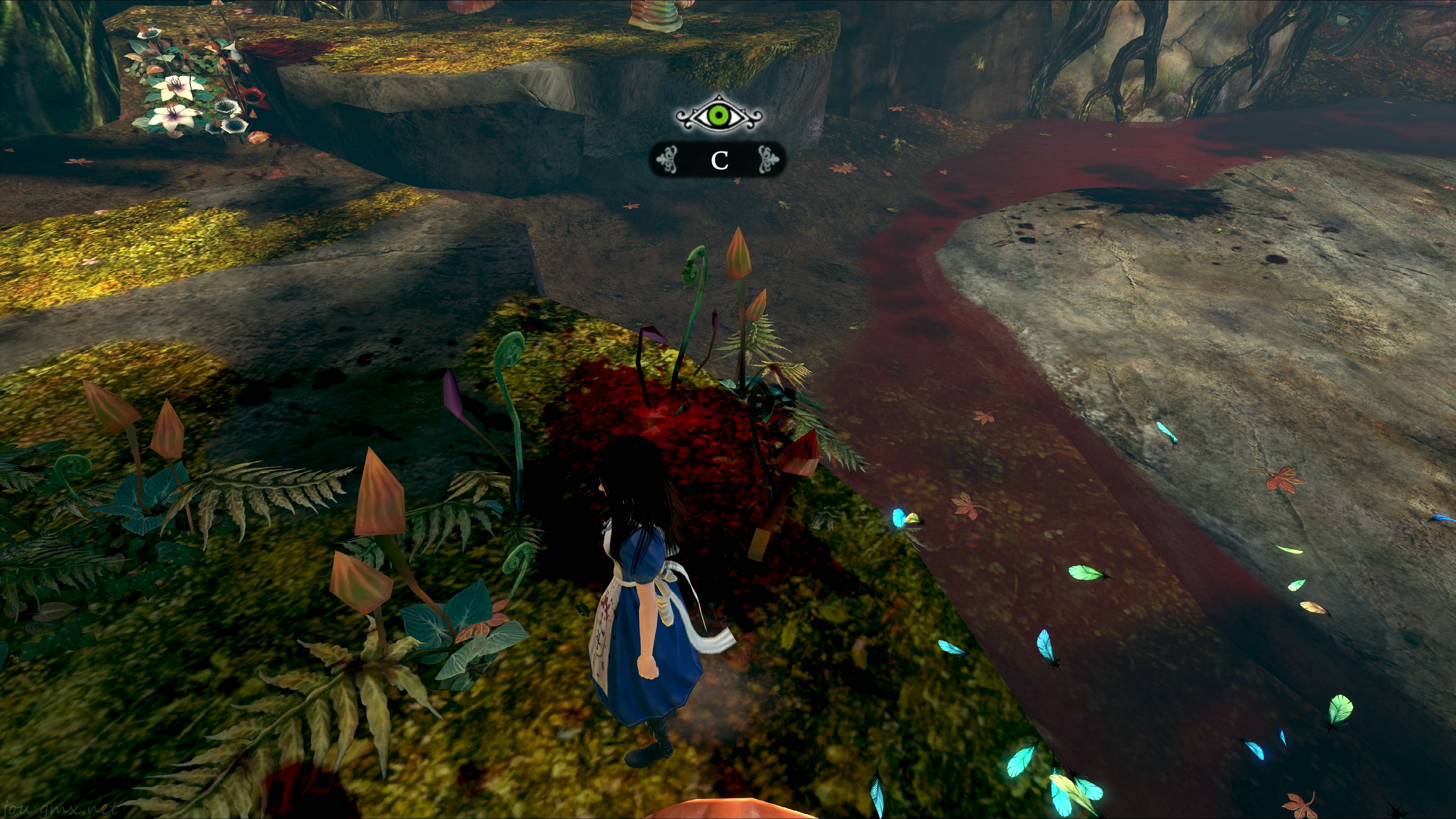Click the green eye Shrink Sense icon
The width and height of the screenshot is (1456, 819).
[719, 116]
